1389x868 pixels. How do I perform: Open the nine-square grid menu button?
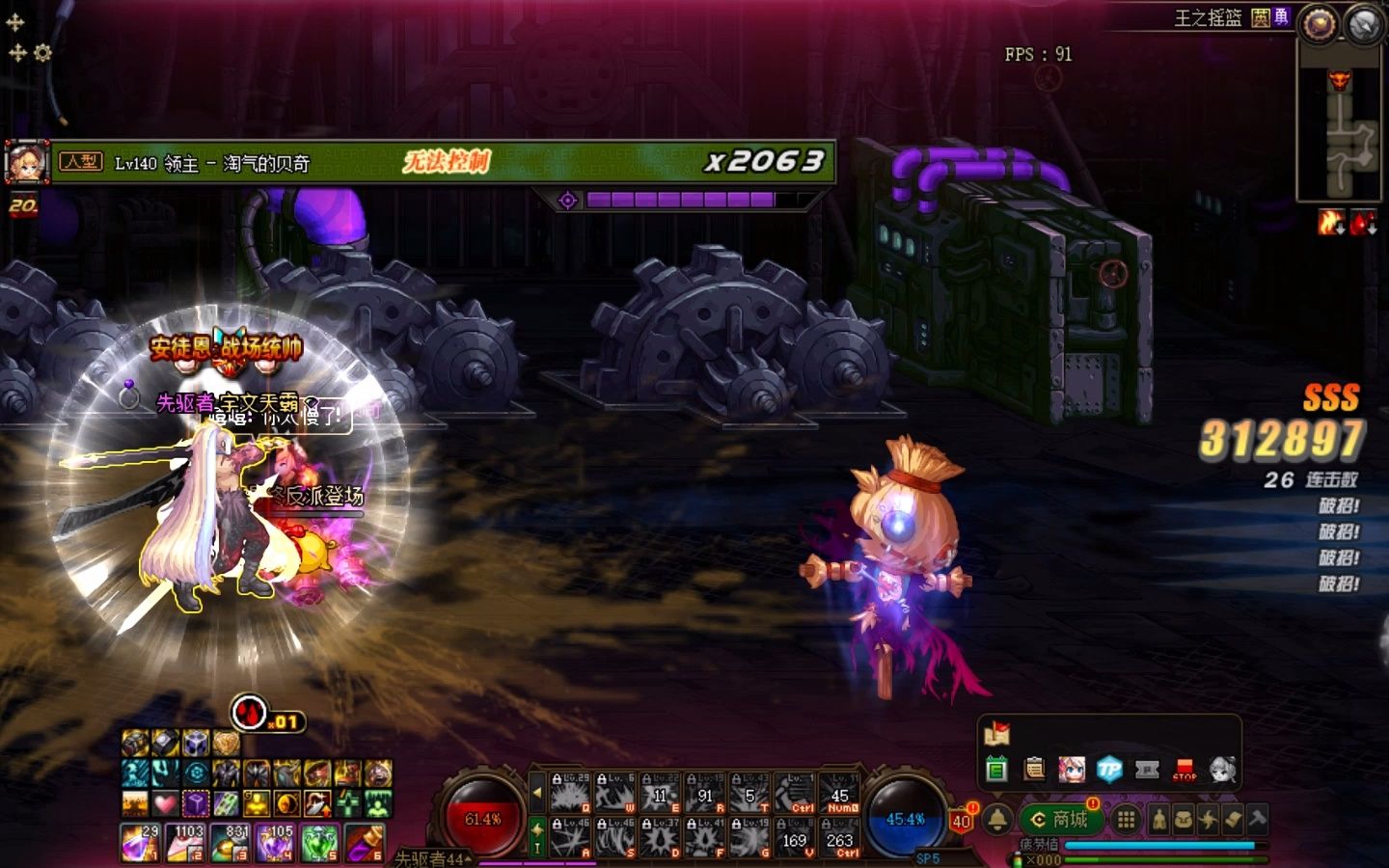pyautogui.click(x=1126, y=820)
